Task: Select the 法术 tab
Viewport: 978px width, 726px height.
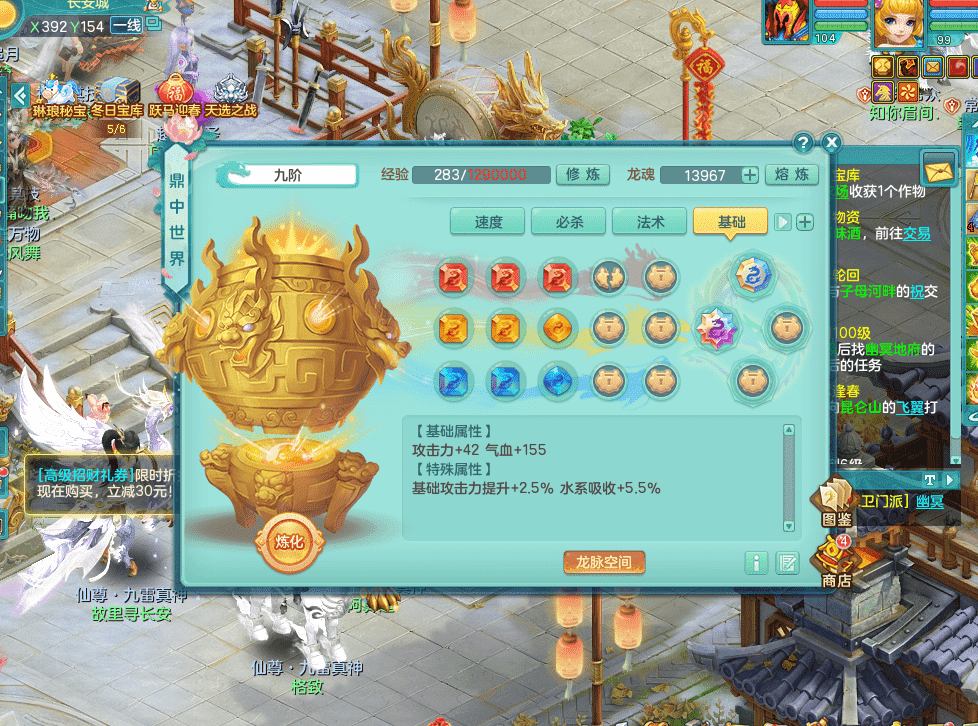Action: pos(650,222)
